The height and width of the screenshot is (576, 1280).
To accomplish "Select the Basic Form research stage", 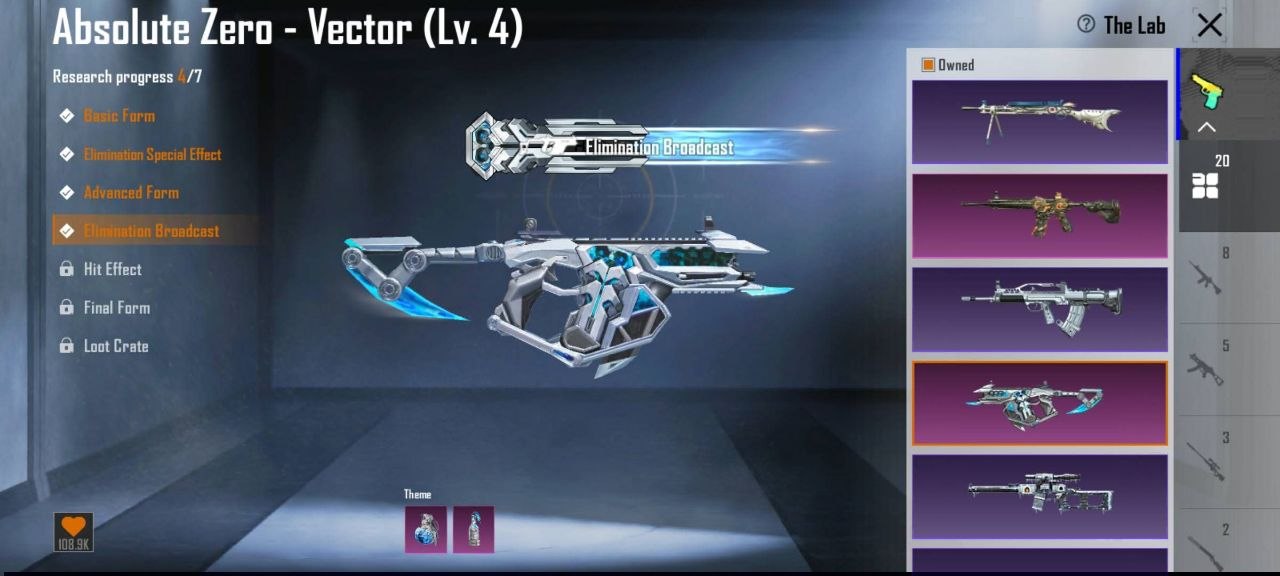I will coord(119,116).
